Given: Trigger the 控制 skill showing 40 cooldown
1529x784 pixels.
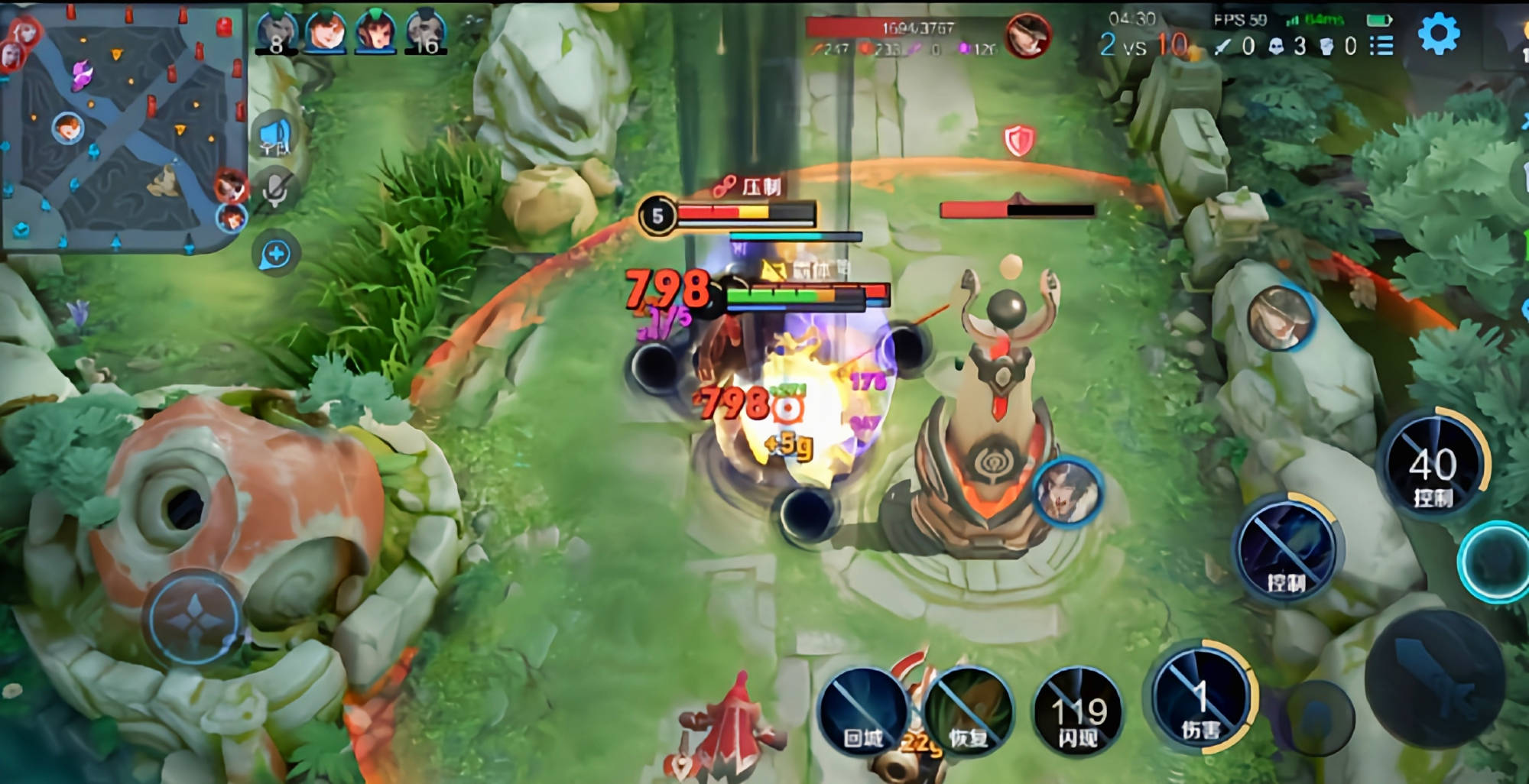Looking at the screenshot, I should click(x=1434, y=467).
